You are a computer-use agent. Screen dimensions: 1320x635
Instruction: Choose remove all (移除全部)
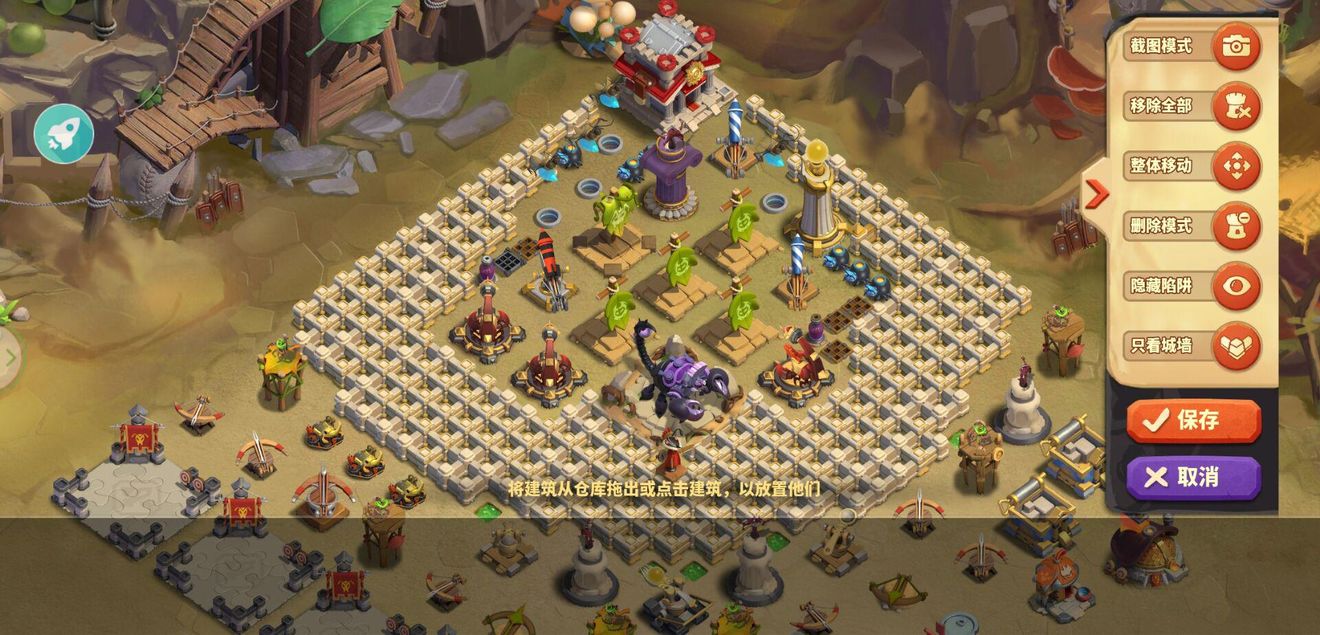tap(1236, 106)
